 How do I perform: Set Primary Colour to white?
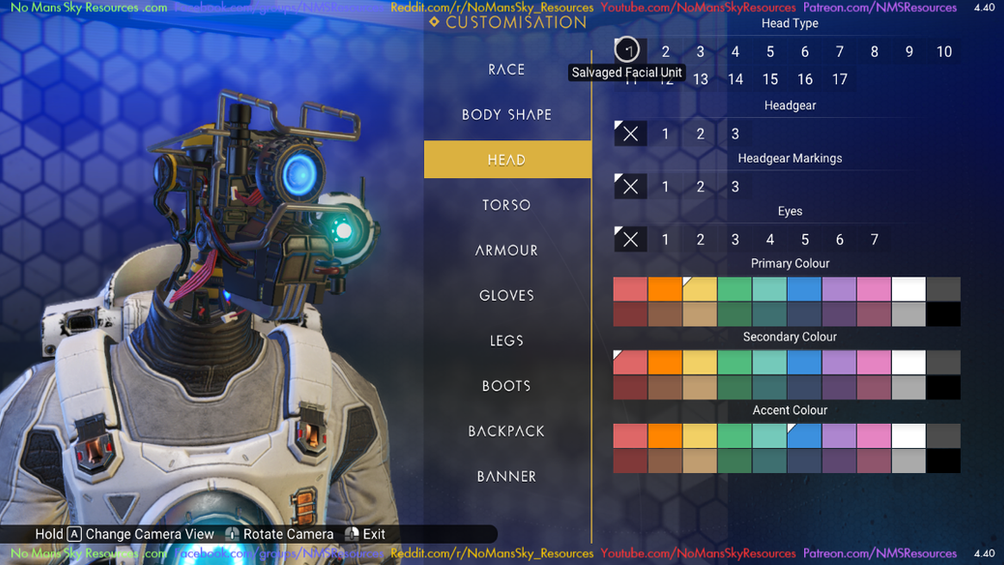908,289
